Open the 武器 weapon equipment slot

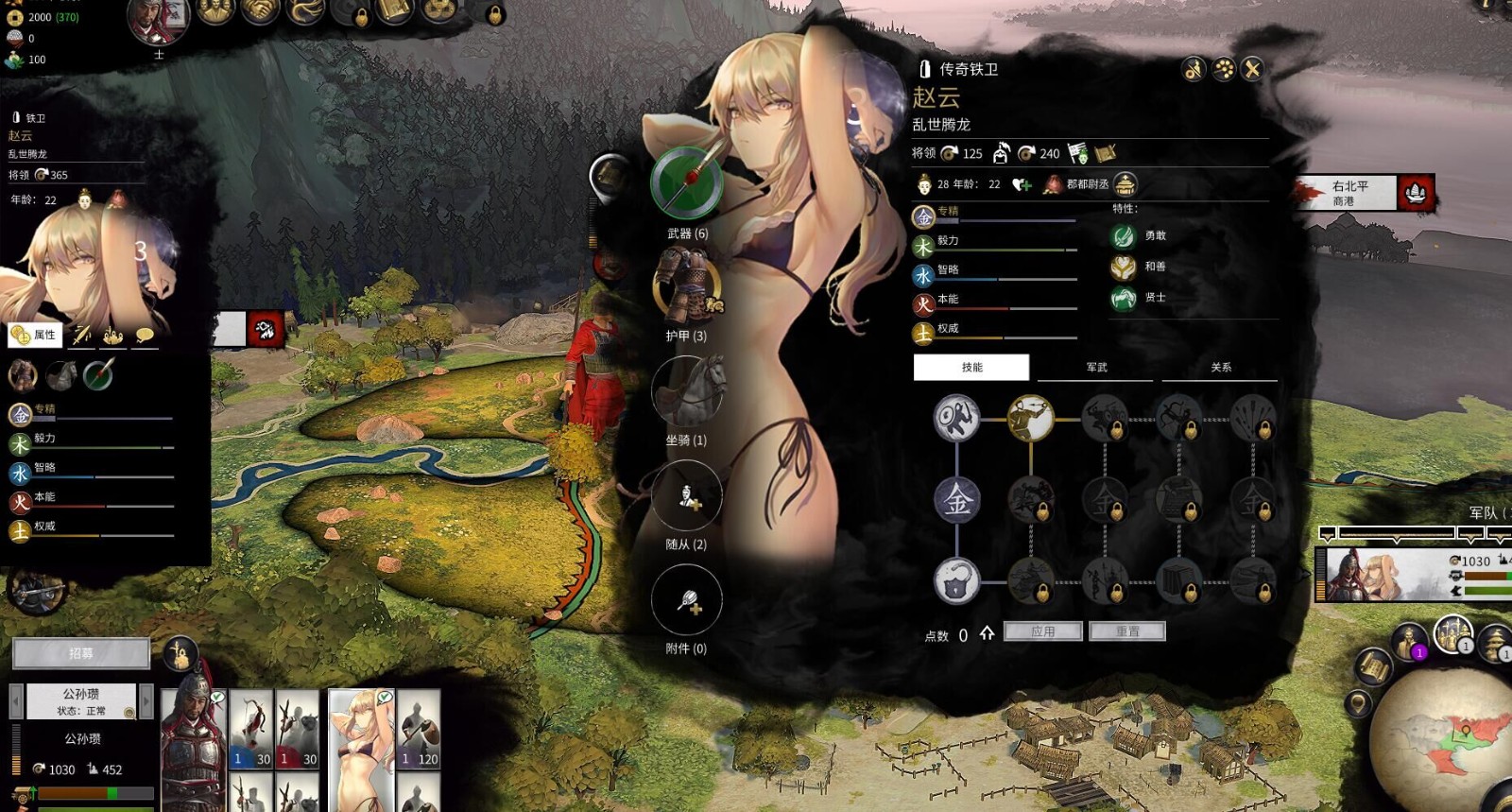click(687, 183)
